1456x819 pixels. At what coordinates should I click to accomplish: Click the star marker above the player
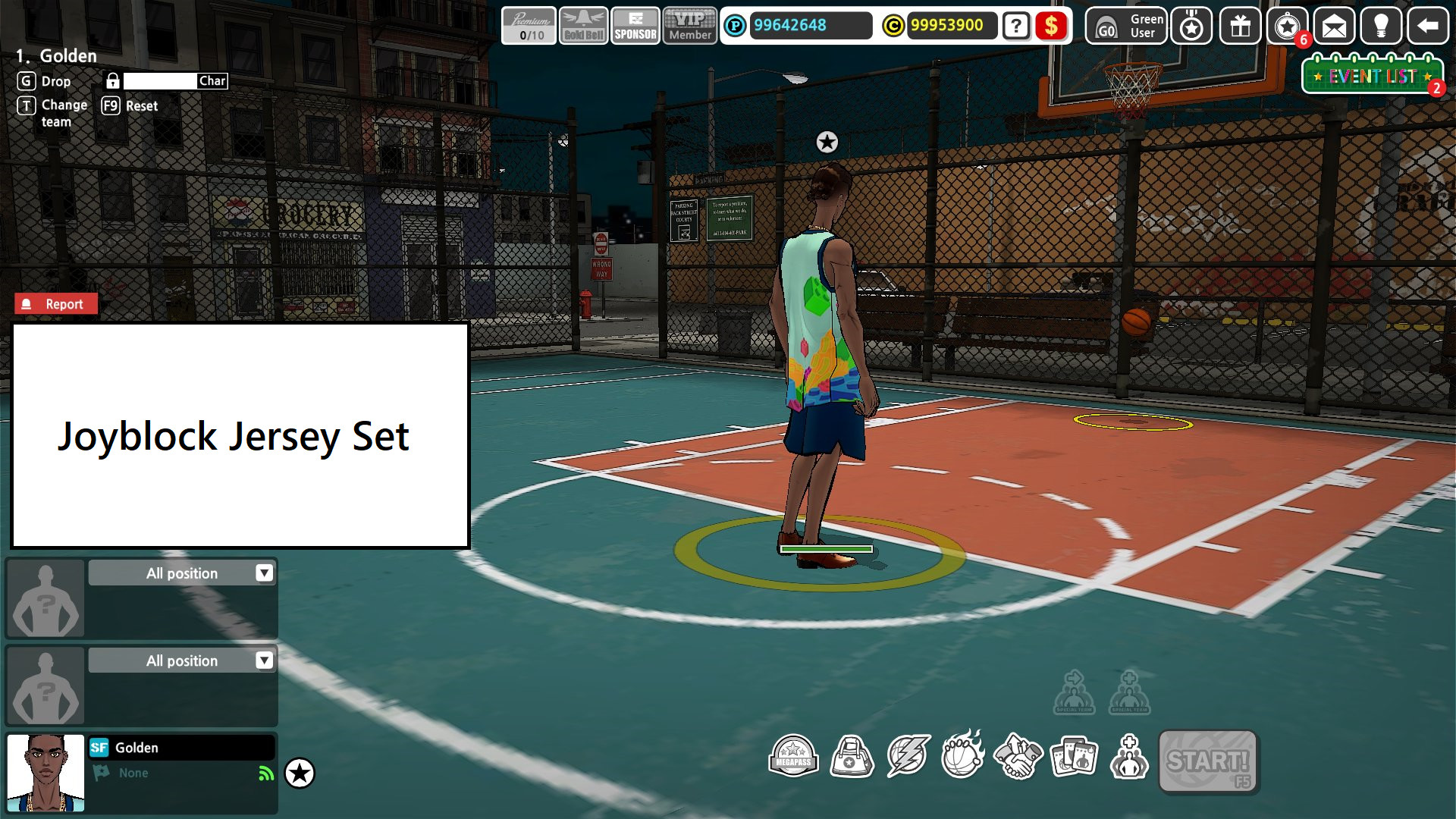826,141
